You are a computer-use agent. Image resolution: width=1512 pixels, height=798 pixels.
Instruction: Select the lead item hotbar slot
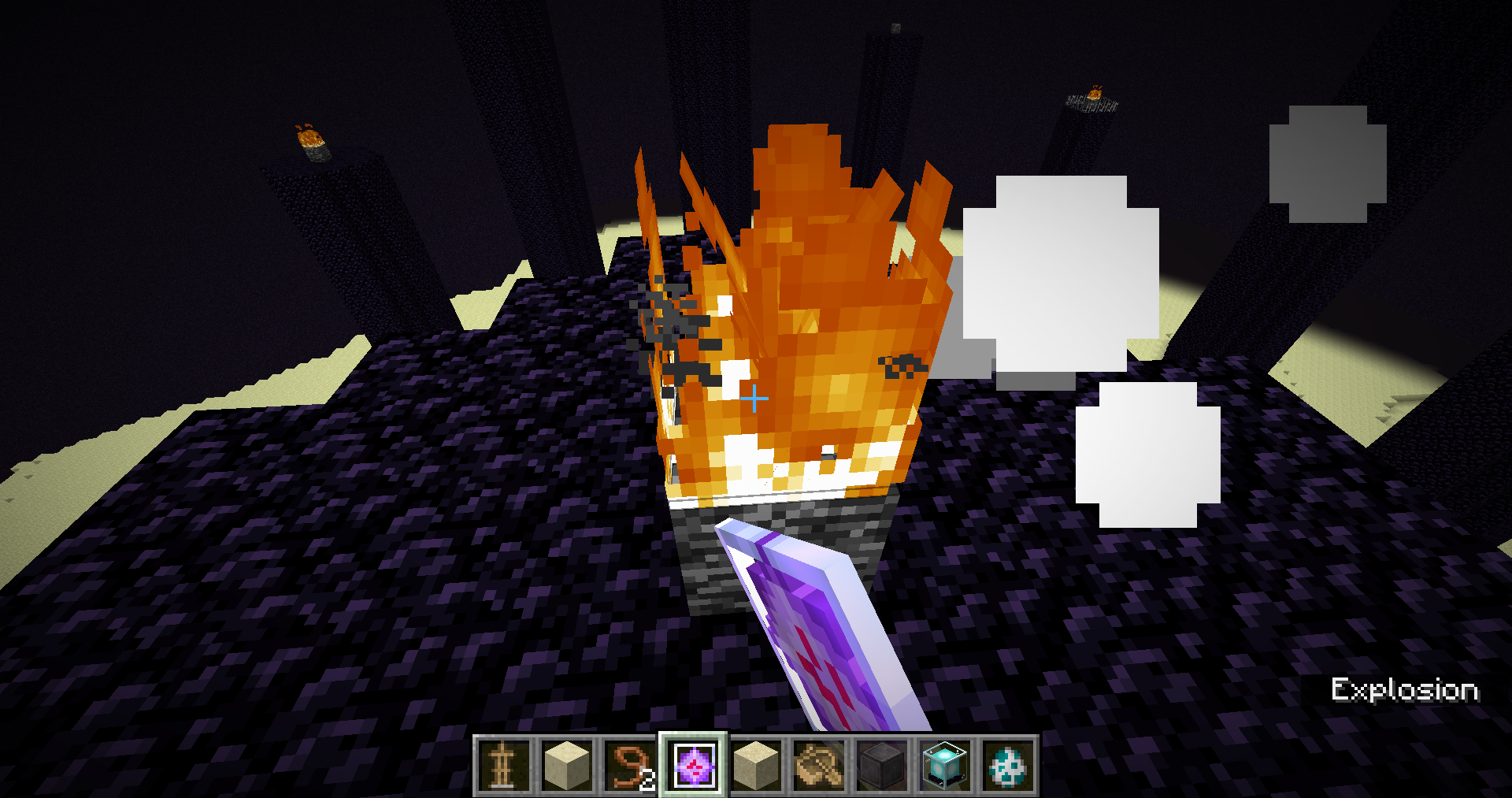(629, 765)
